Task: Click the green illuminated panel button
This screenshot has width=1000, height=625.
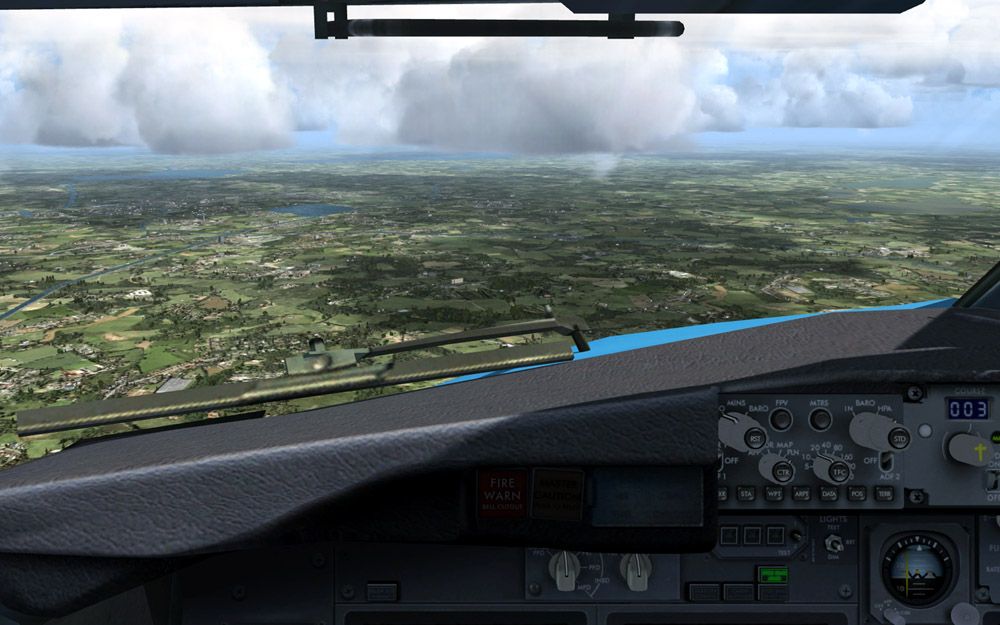Action: 772,576
